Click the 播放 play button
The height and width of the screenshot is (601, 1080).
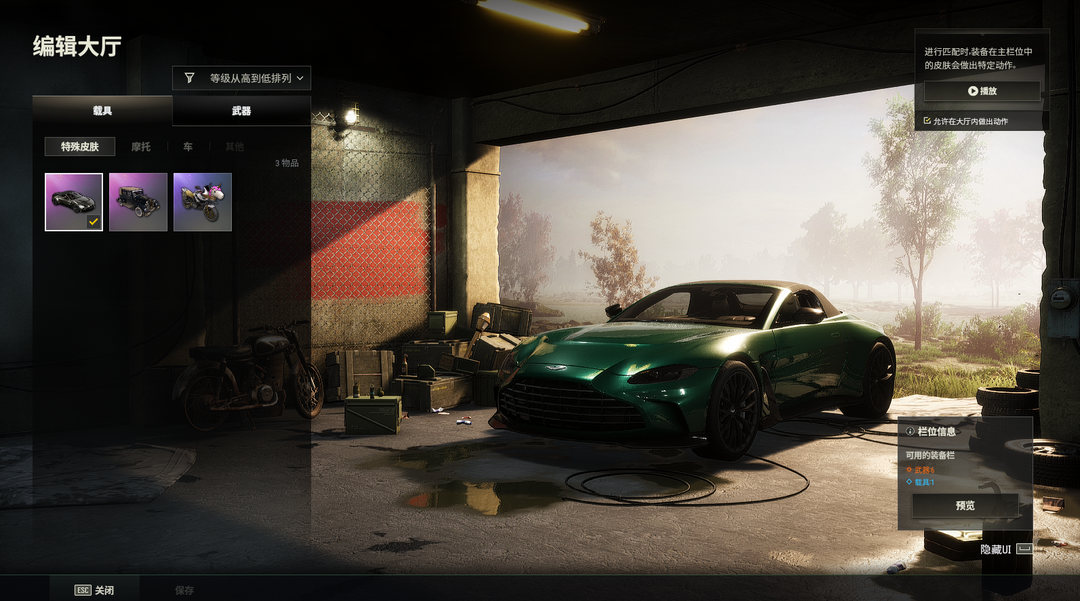[981, 91]
